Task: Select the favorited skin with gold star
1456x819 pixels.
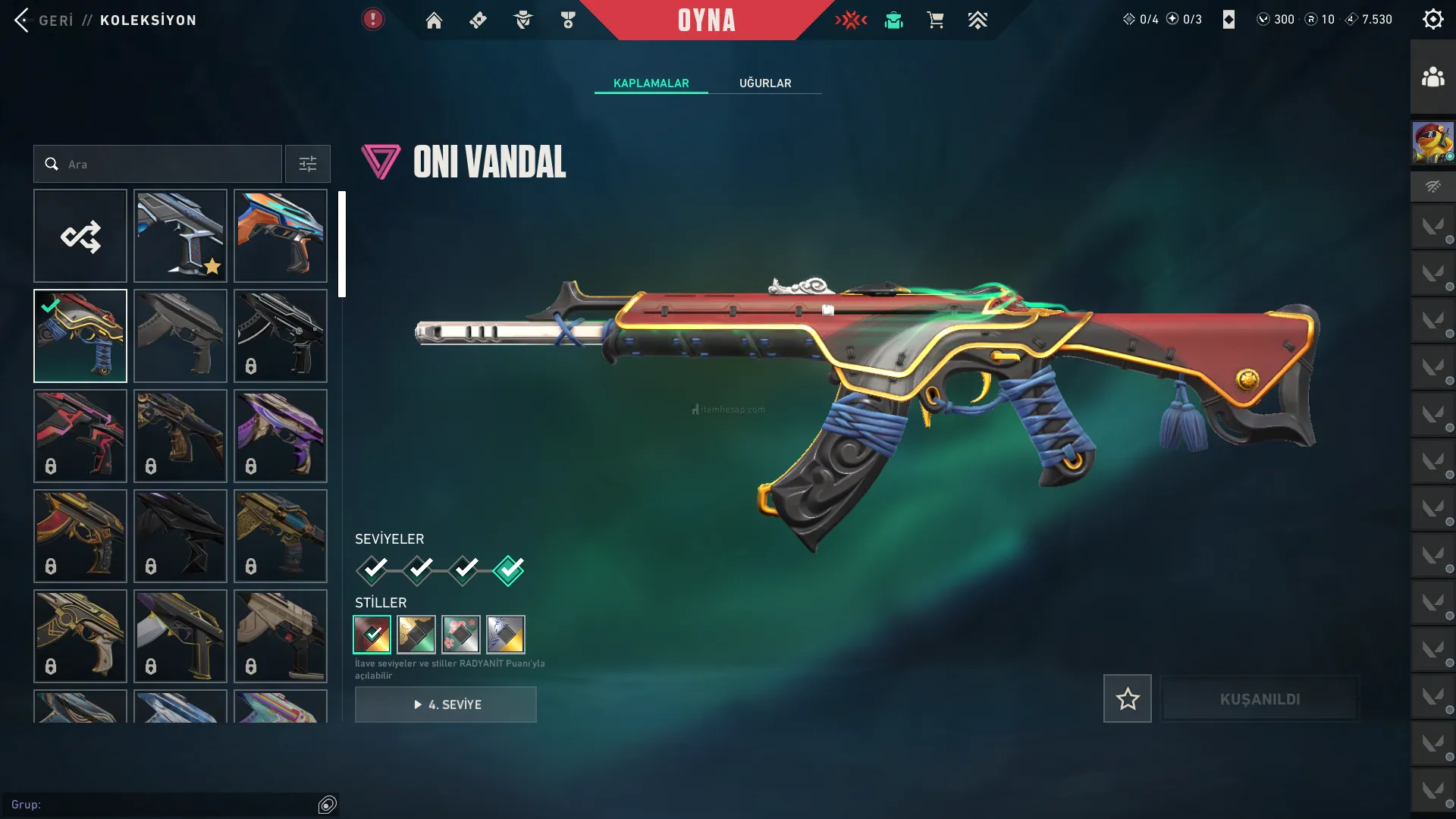Action: [x=180, y=237]
